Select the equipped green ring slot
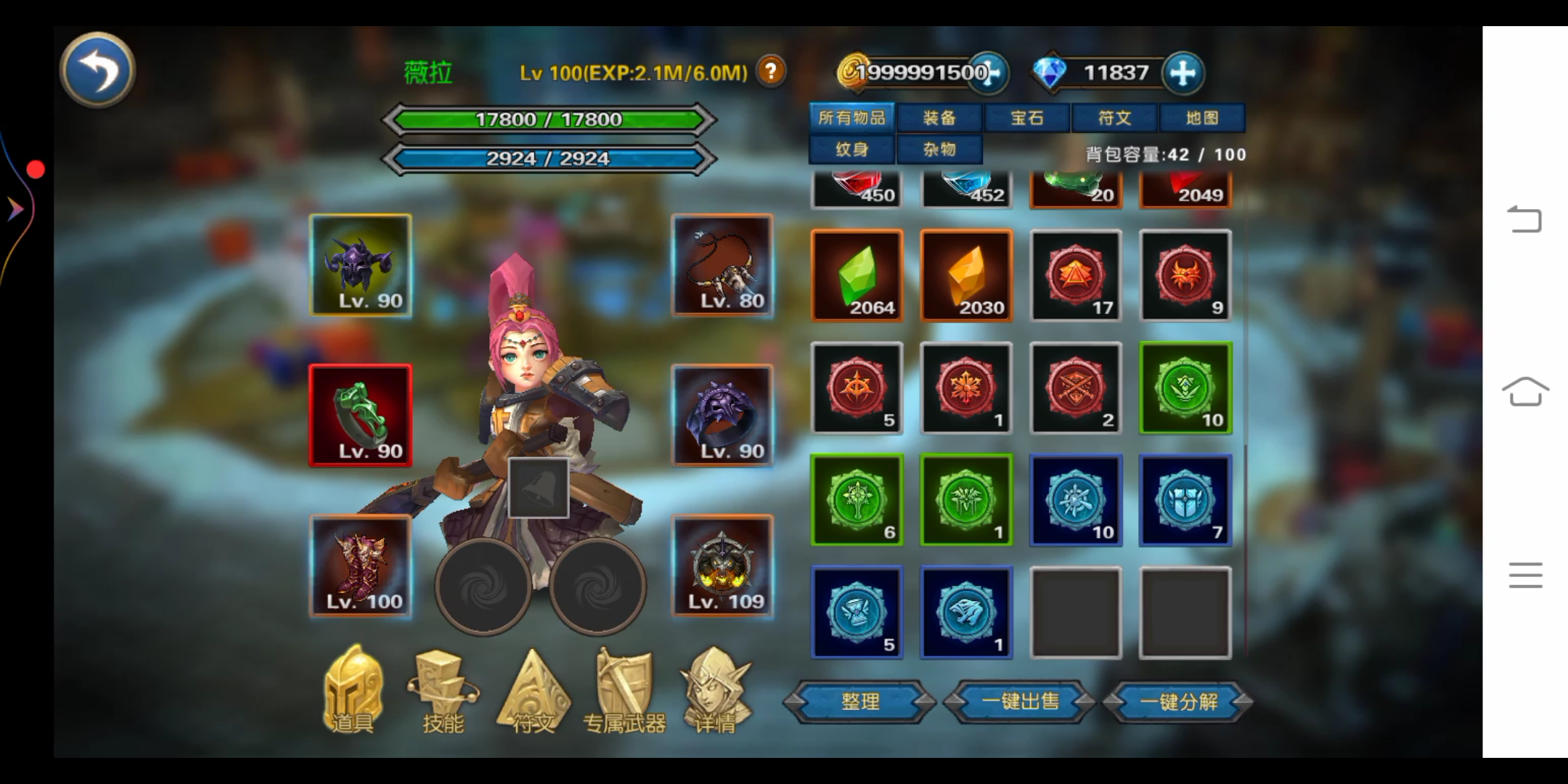The height and width of the screenshot is (784, 1568). tap(361, 415)
